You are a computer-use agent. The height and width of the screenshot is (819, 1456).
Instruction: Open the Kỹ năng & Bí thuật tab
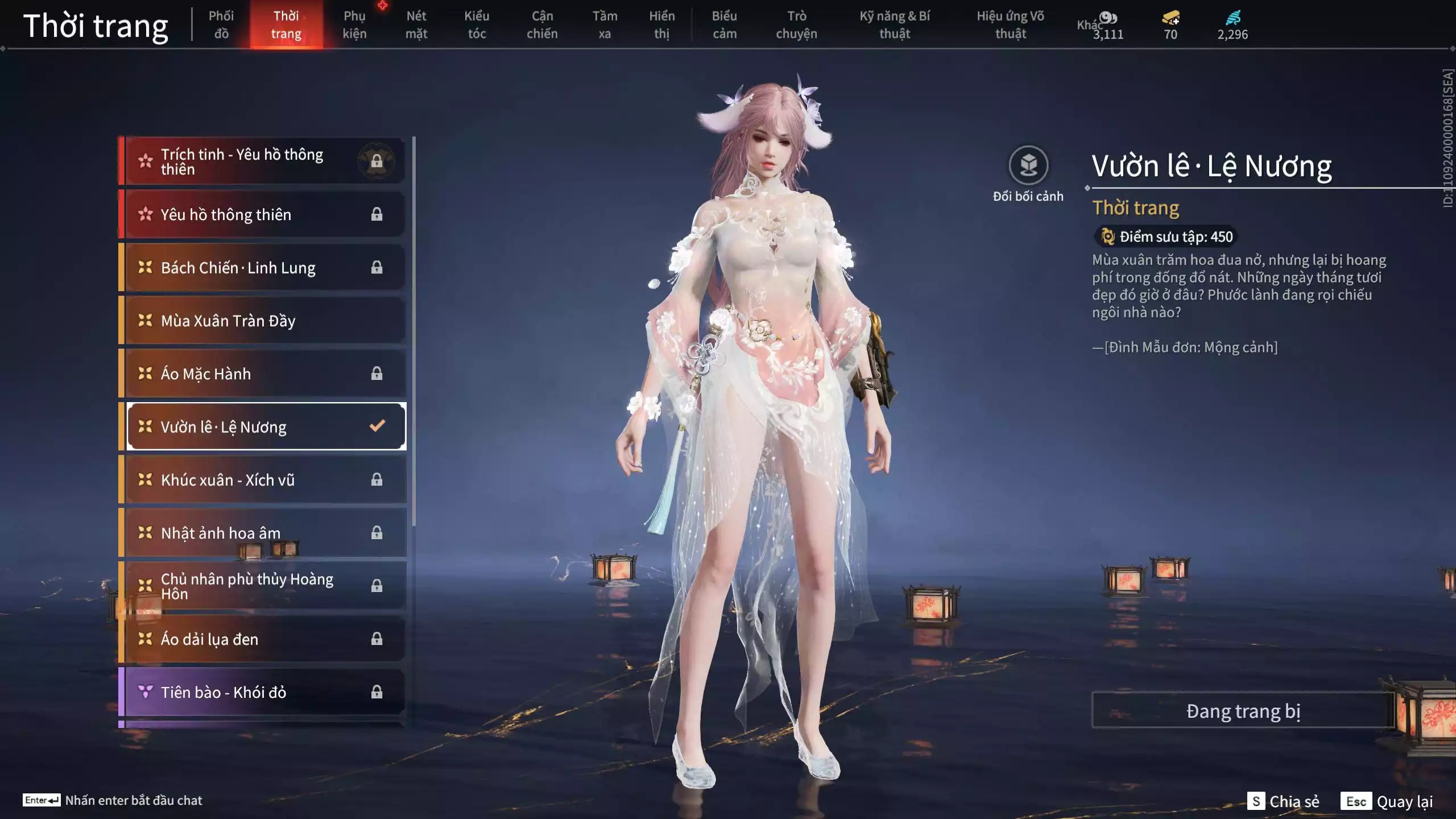pyautogui.click(x=895, y=25)
